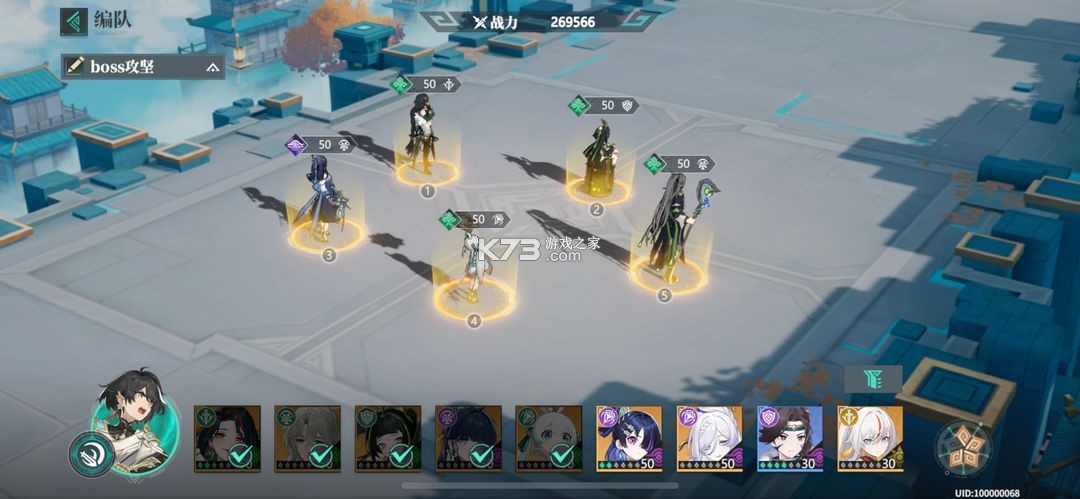Select the unit standing on slot 2
1080x499 pixels.
click(x=598, y=160)
